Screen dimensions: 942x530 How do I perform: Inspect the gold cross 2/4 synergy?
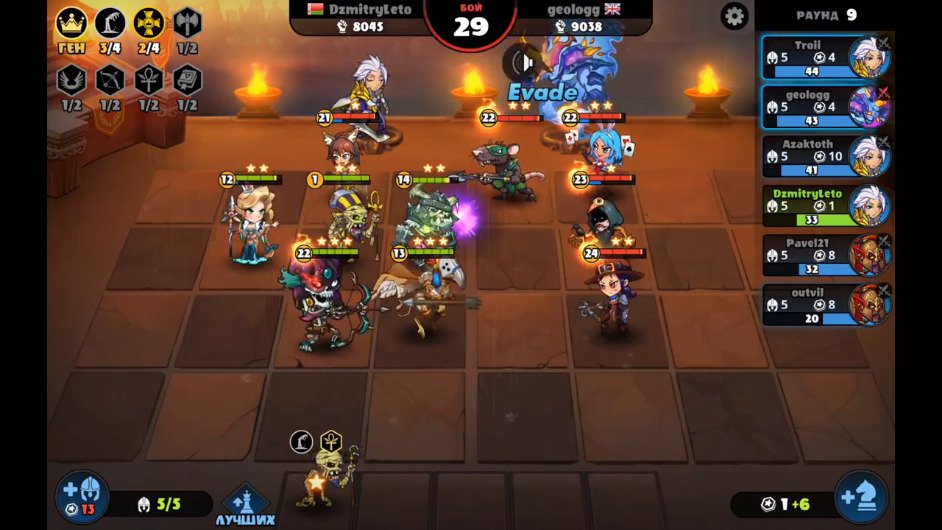pos(149,25)
